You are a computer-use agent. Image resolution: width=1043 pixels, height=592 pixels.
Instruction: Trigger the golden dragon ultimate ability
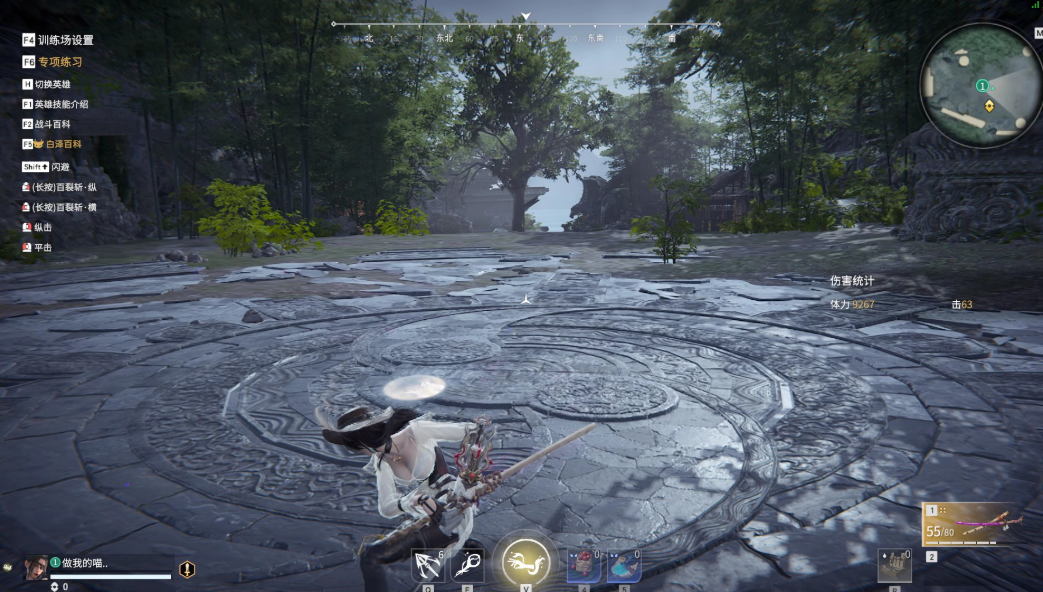pyautogui.click(x=526, y=564)
